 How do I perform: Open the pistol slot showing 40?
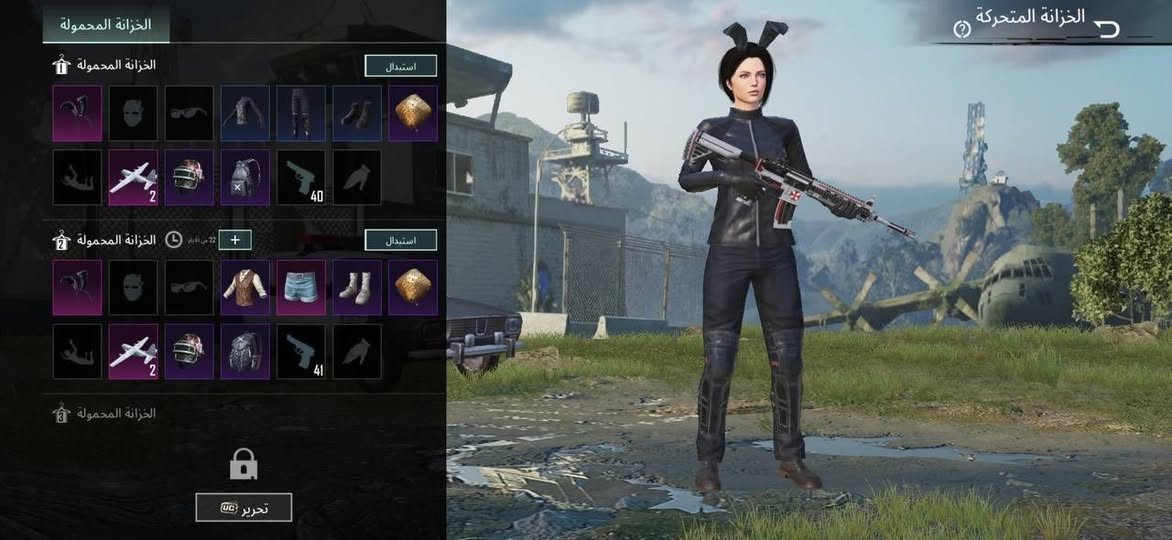(x=301, y=178)
